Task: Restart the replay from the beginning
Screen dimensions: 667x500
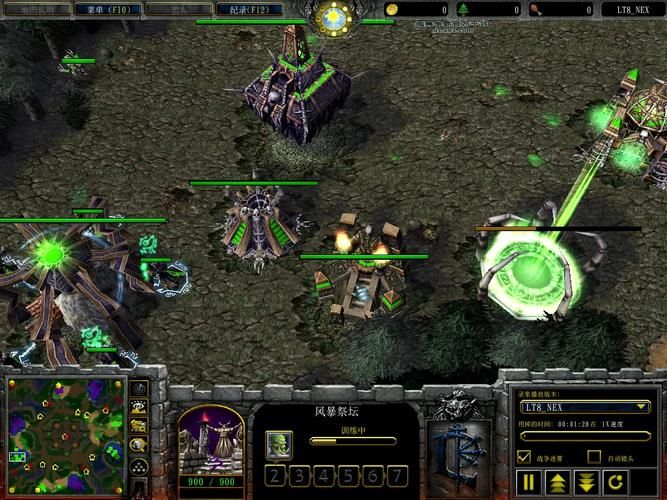Action: click(615, 483)
